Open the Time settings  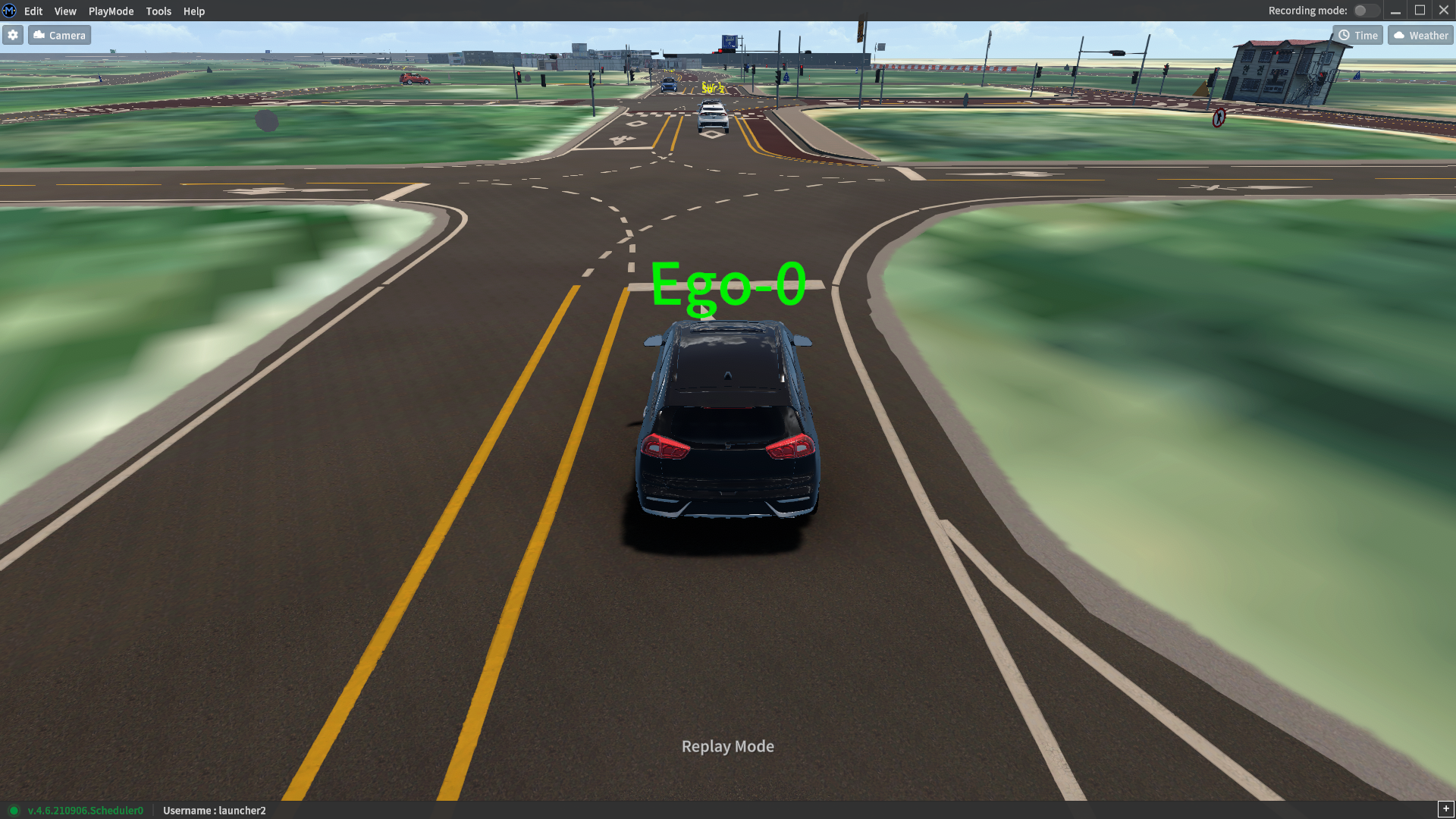(1357, 36)
